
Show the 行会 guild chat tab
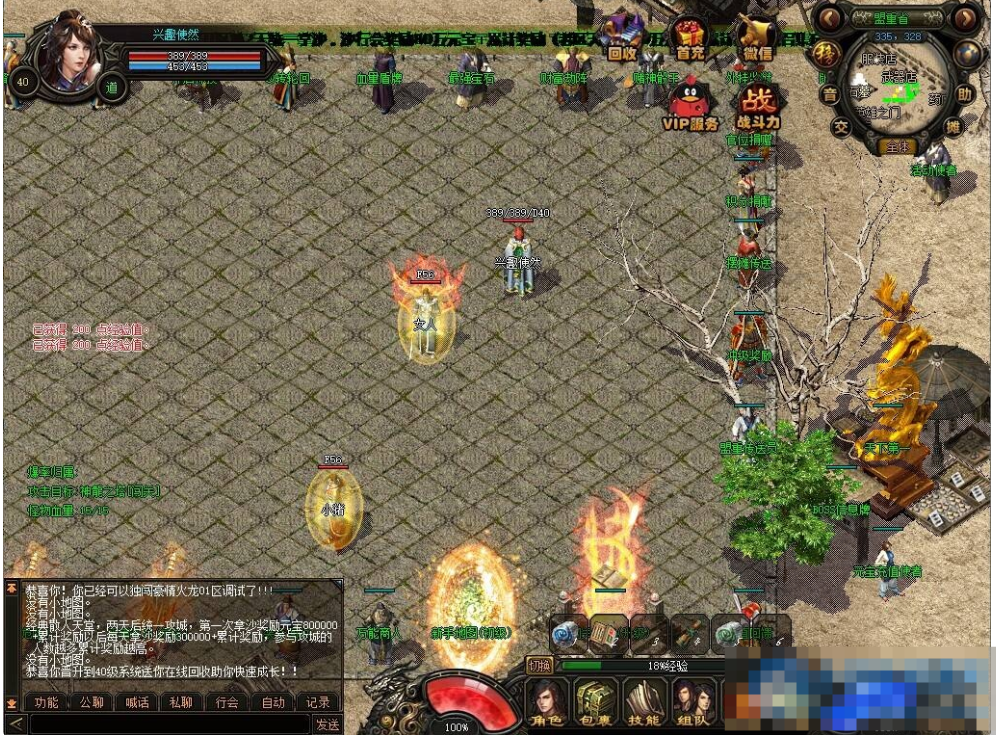[227, 702]
